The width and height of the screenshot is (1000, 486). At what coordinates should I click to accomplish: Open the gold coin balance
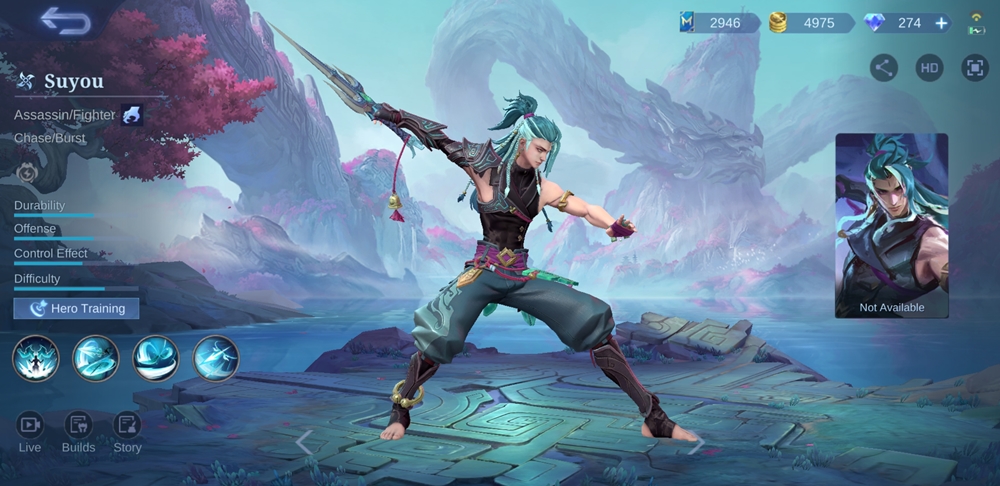coord(808,23)
